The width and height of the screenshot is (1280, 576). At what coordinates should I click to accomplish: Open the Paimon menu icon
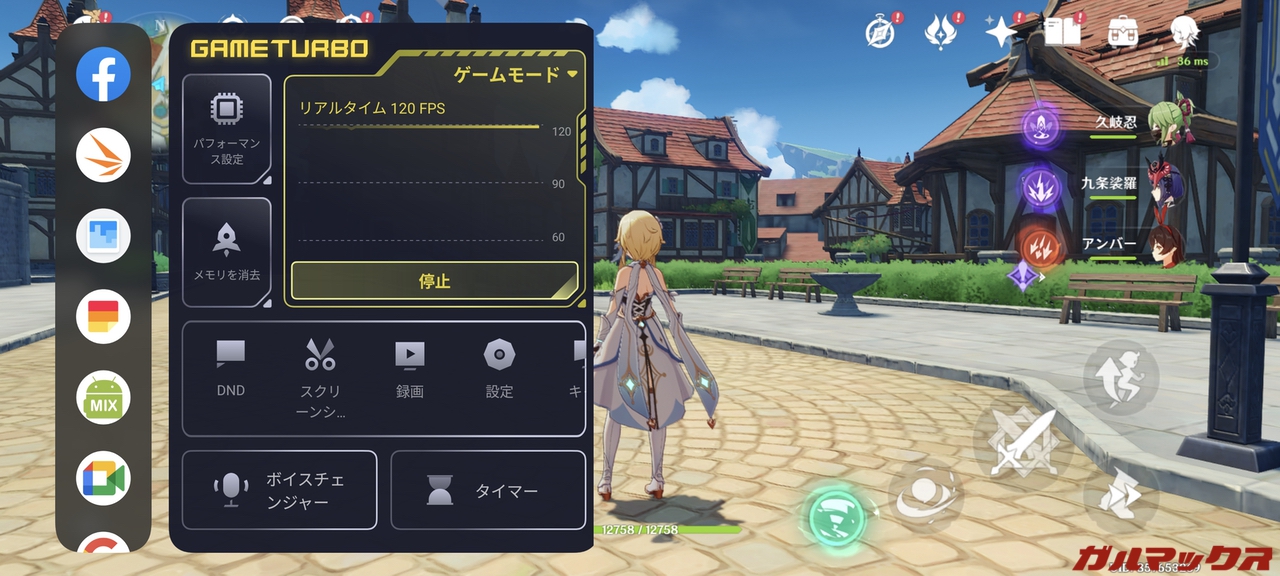tap(1185, 31)
